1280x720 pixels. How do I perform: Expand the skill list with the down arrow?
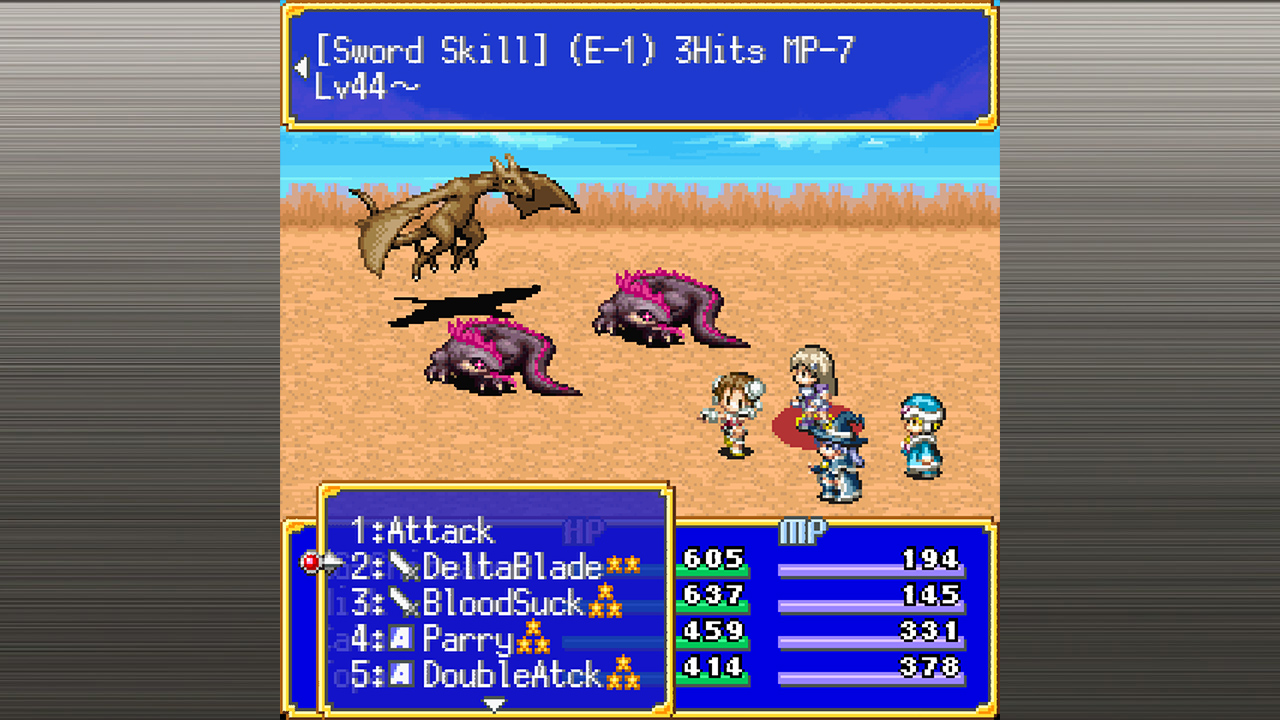492,702
